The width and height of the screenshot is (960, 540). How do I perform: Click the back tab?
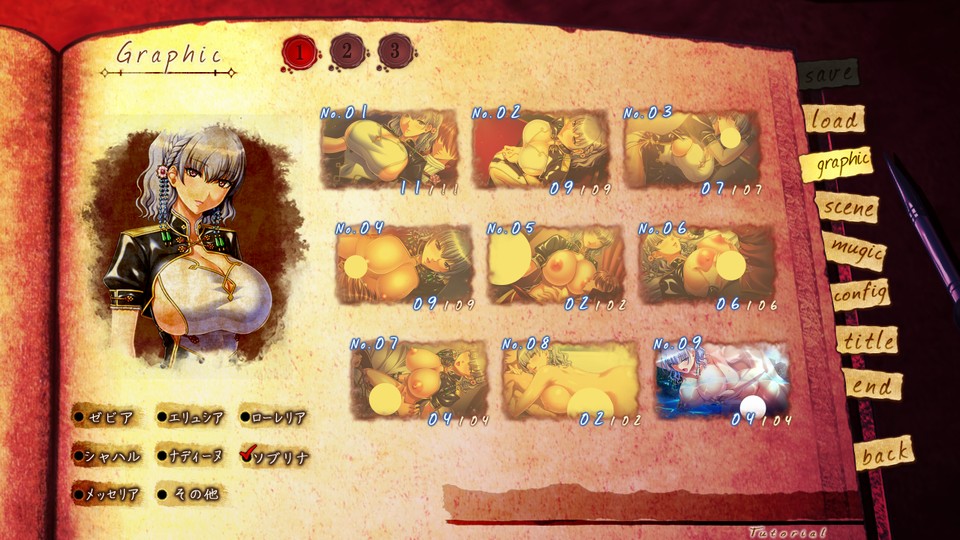click(x=885, y=455)
